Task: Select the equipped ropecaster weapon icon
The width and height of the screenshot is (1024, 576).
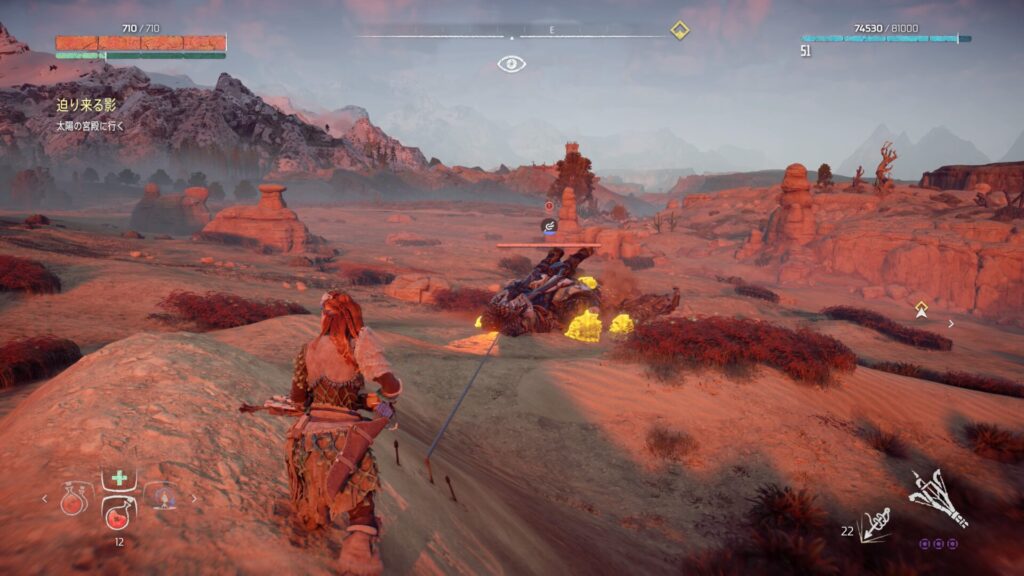Action: tap(938, 497)
